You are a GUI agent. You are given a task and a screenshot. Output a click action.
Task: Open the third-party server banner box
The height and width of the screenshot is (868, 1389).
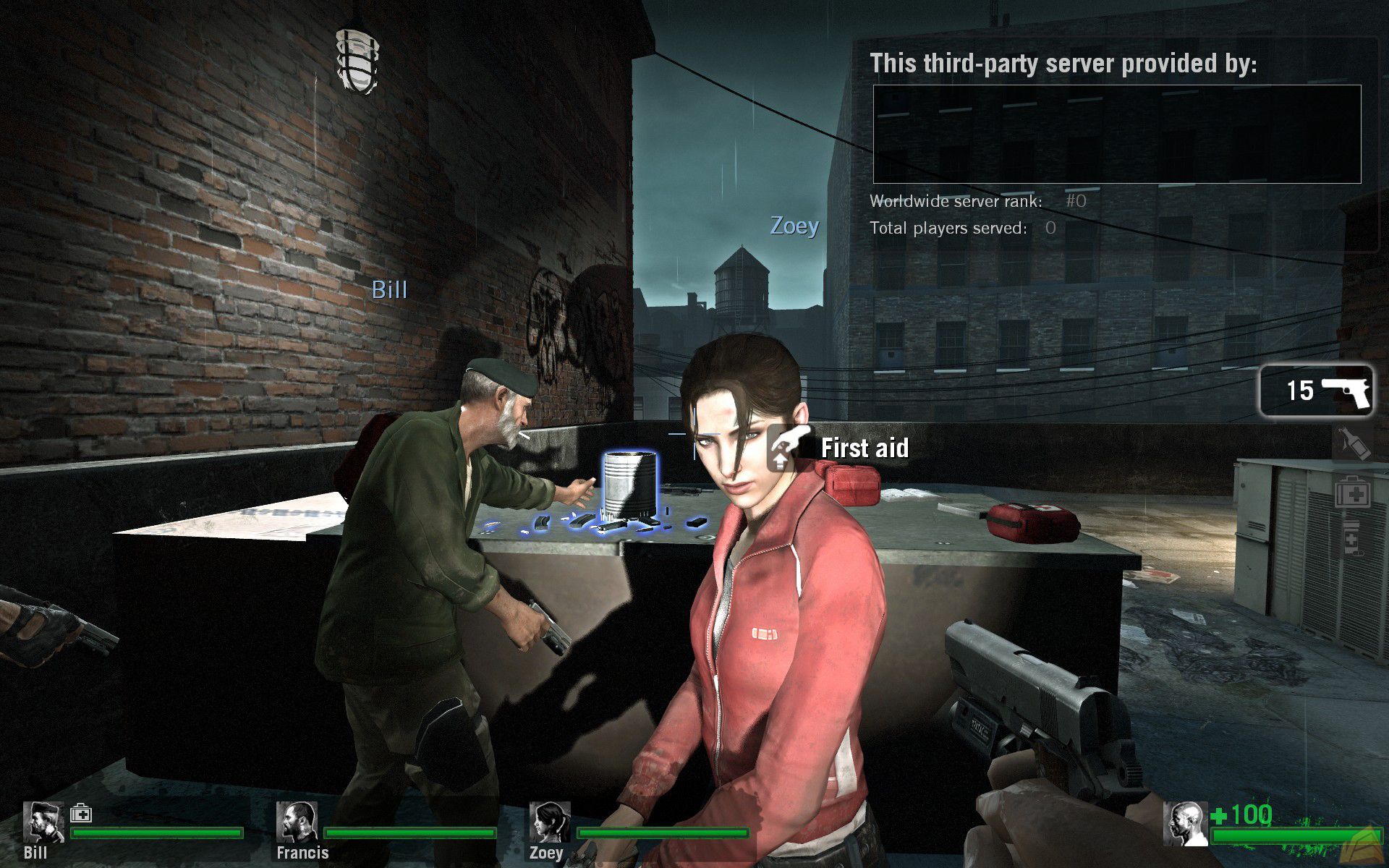tap(1116, 134)
